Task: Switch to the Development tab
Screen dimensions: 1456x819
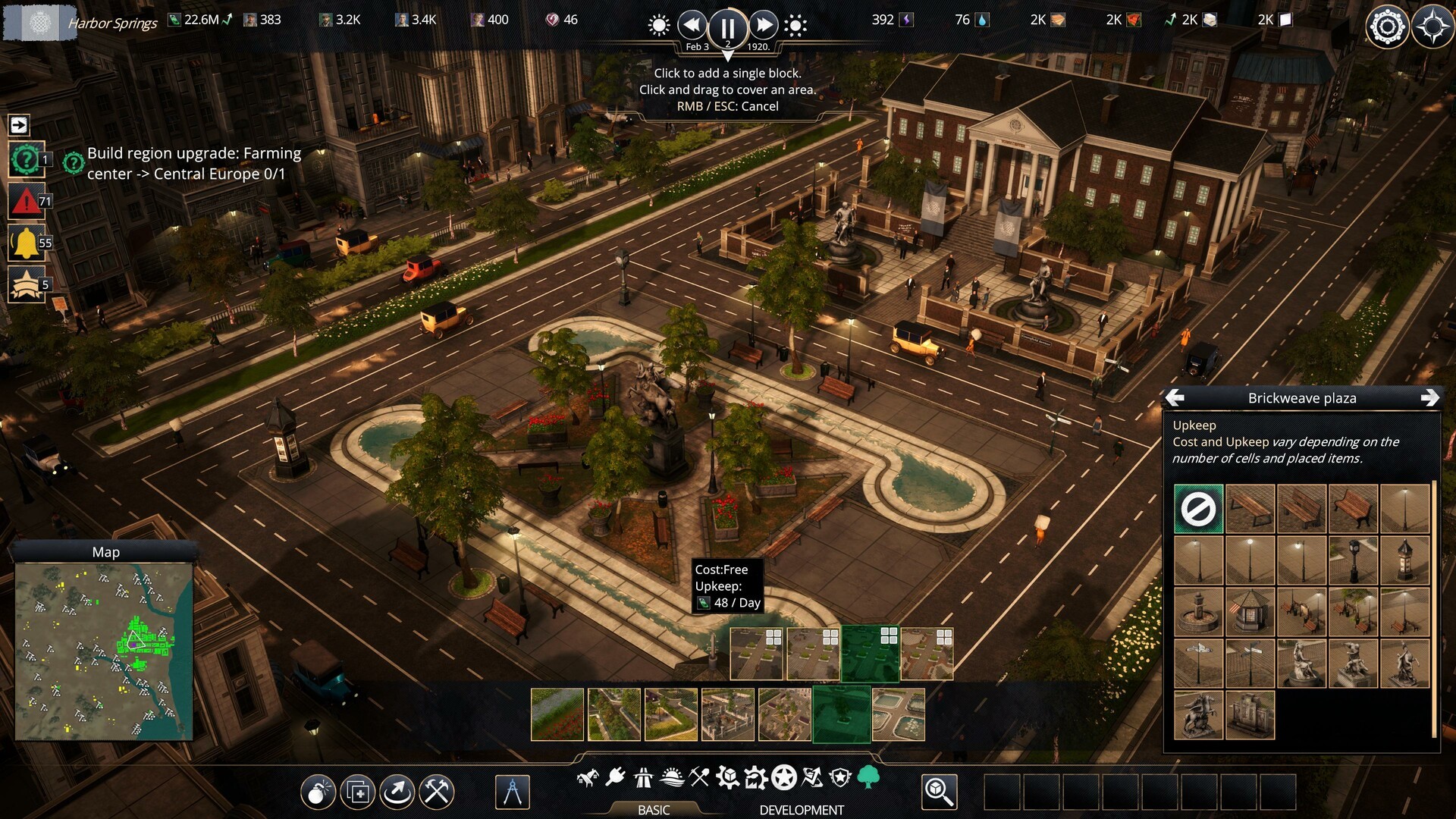Action: (801, 810)
